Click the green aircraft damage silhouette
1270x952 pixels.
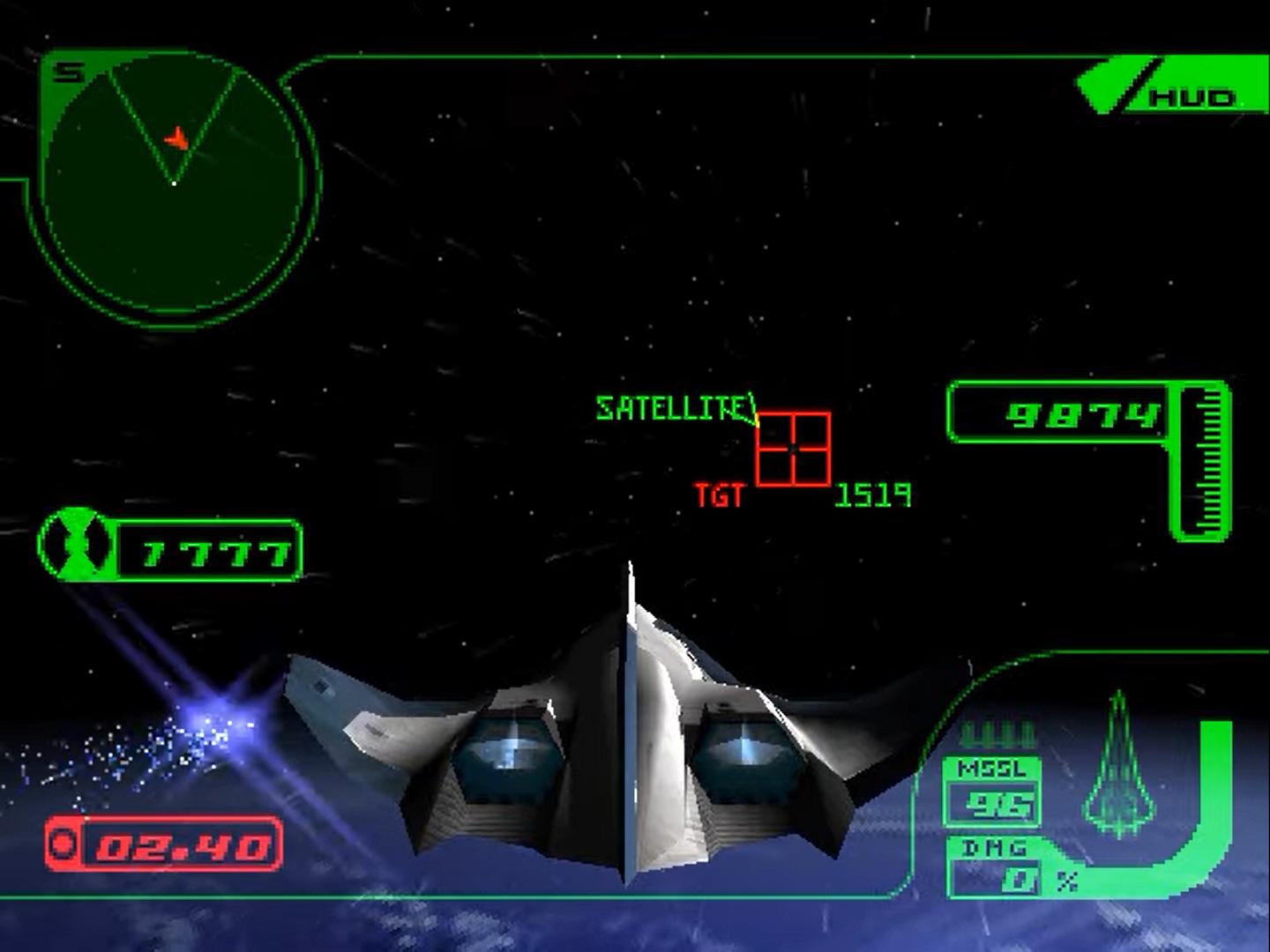click(x=1119, y=767)
